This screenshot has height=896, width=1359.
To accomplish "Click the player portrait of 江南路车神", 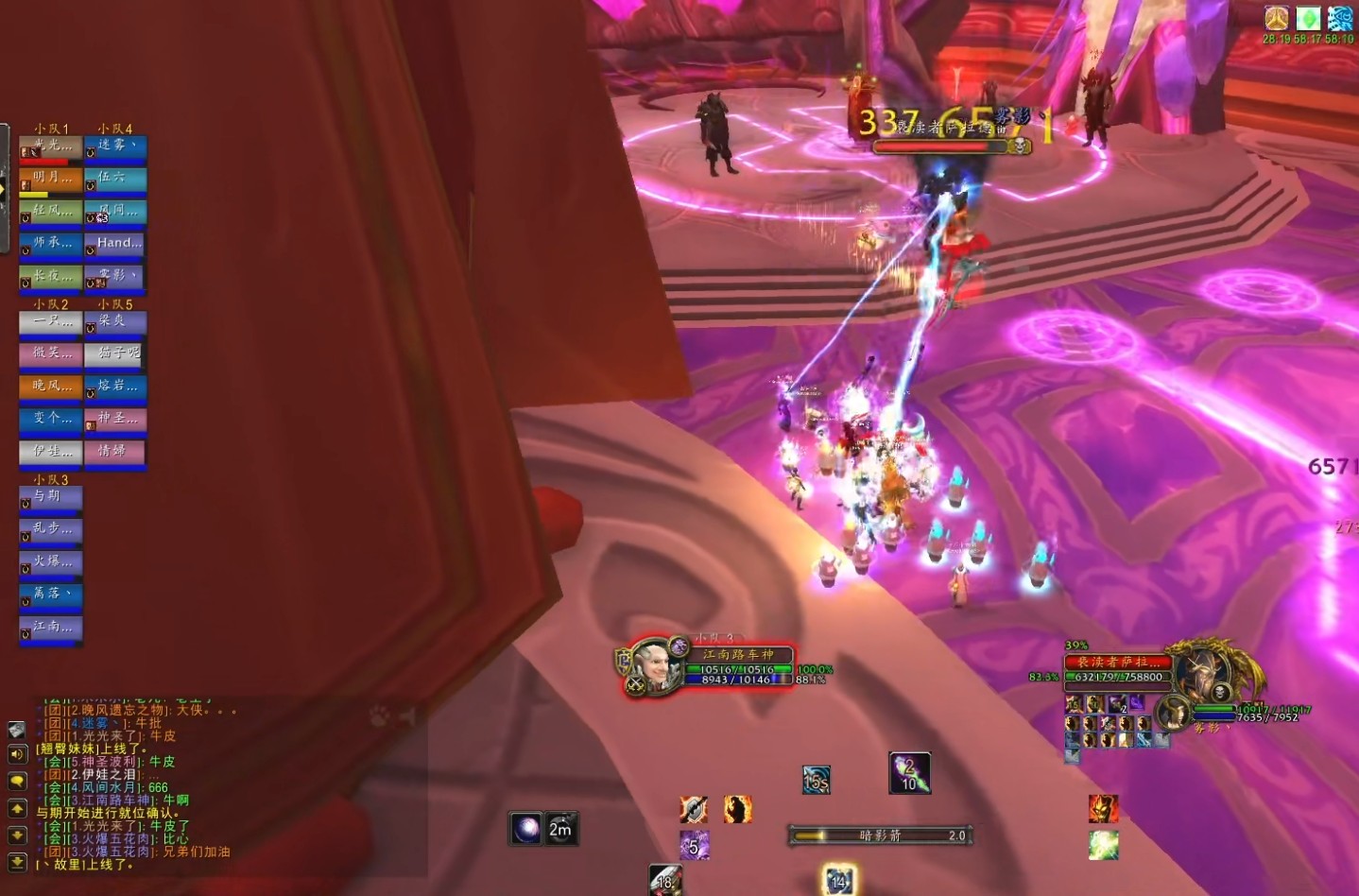I will tap(653, 665).
